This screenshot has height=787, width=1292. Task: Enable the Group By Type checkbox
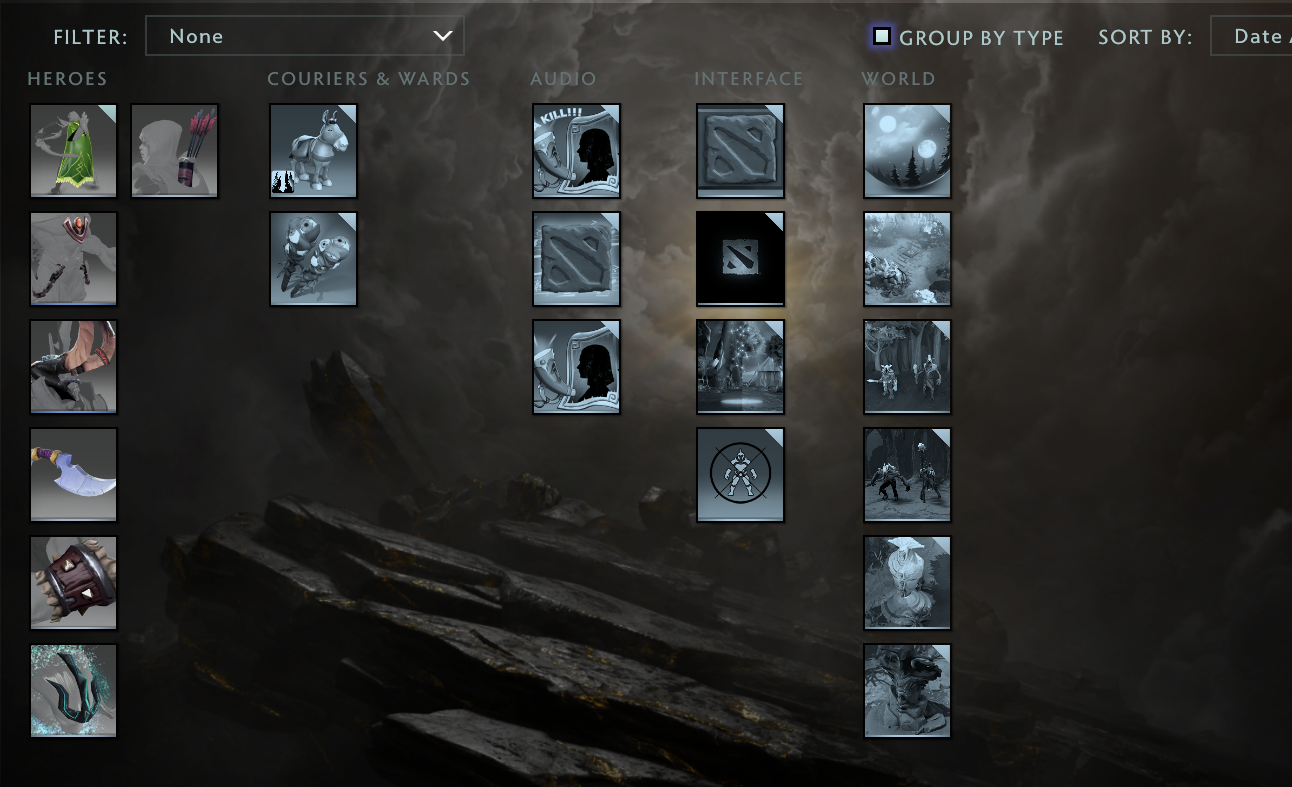880,36
